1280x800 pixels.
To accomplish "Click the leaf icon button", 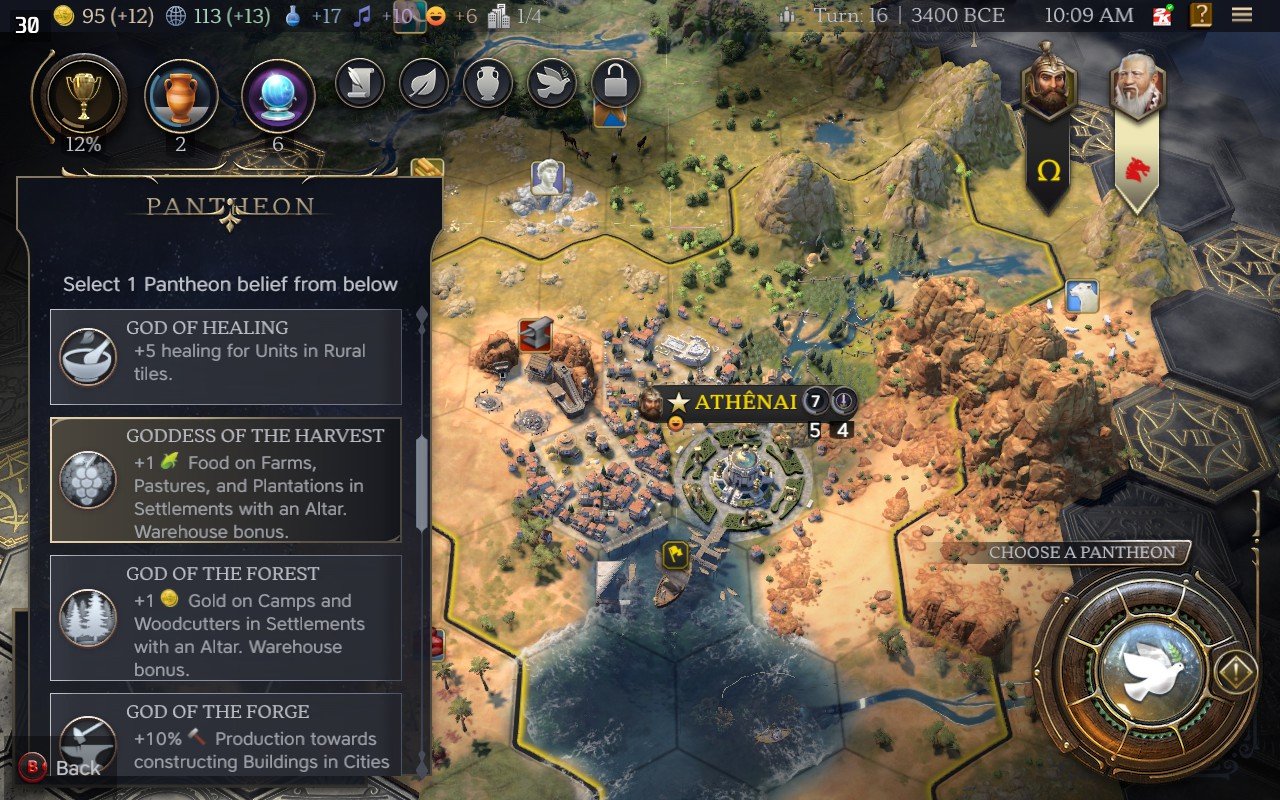I will [423, 83].
